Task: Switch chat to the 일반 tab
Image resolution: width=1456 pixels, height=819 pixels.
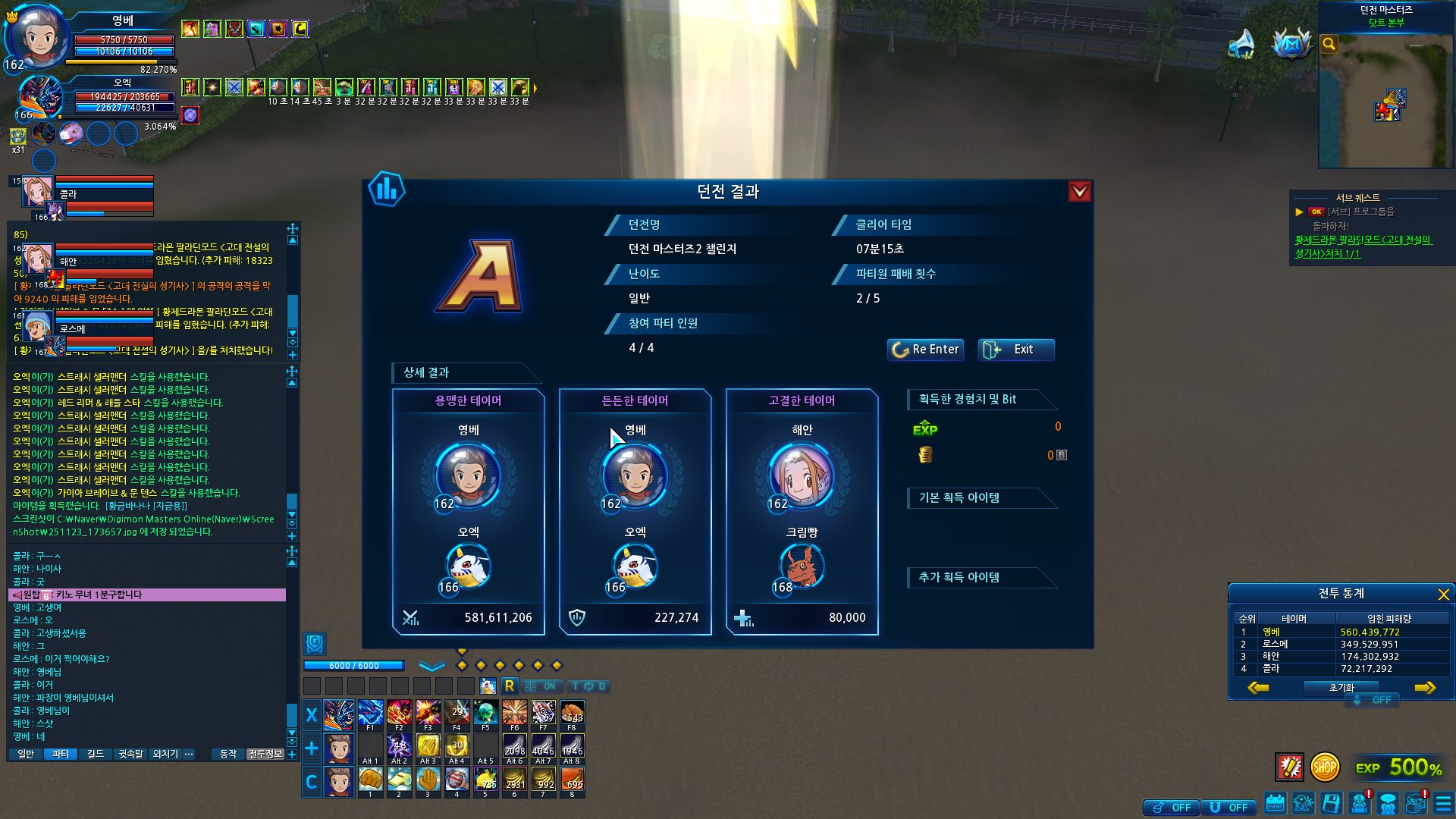Action: click(x=26, y=754)
